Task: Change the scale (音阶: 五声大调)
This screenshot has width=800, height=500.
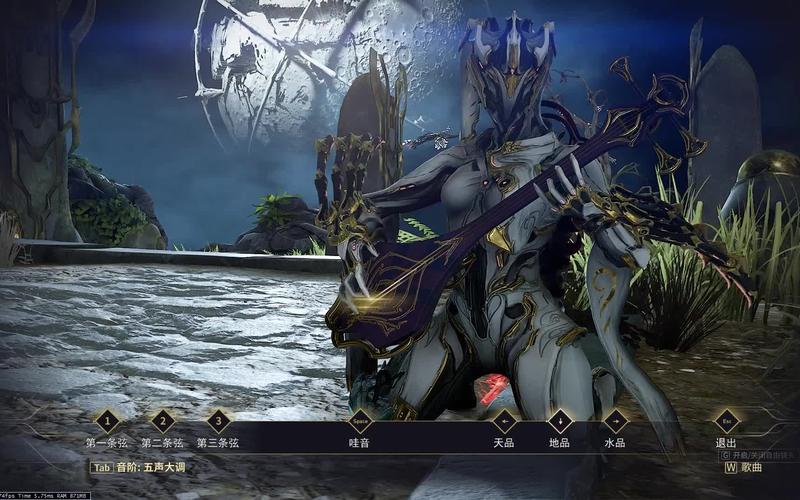Action: (139, 467)
